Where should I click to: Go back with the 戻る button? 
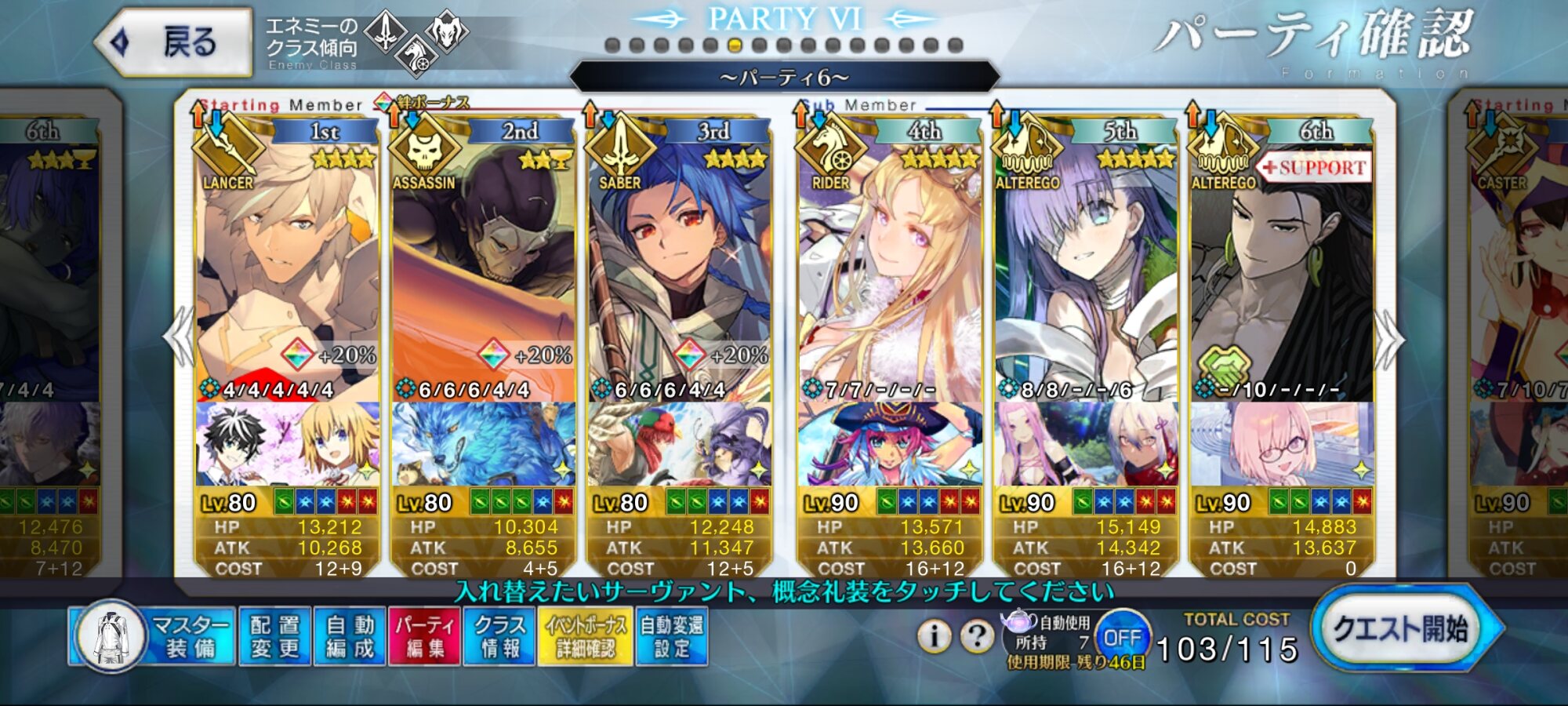point(174,42)
